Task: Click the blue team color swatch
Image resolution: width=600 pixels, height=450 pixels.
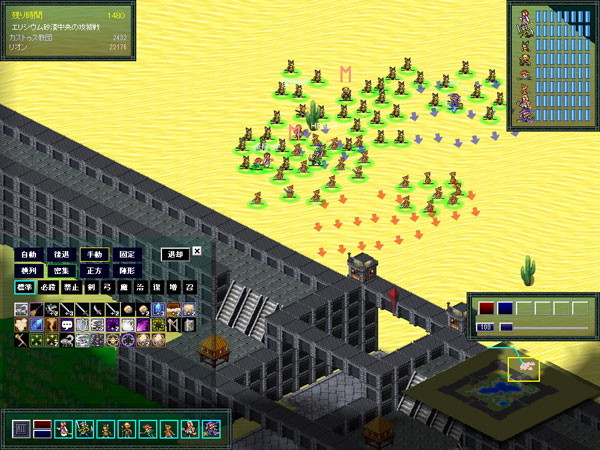Action: tap(506, 308)
